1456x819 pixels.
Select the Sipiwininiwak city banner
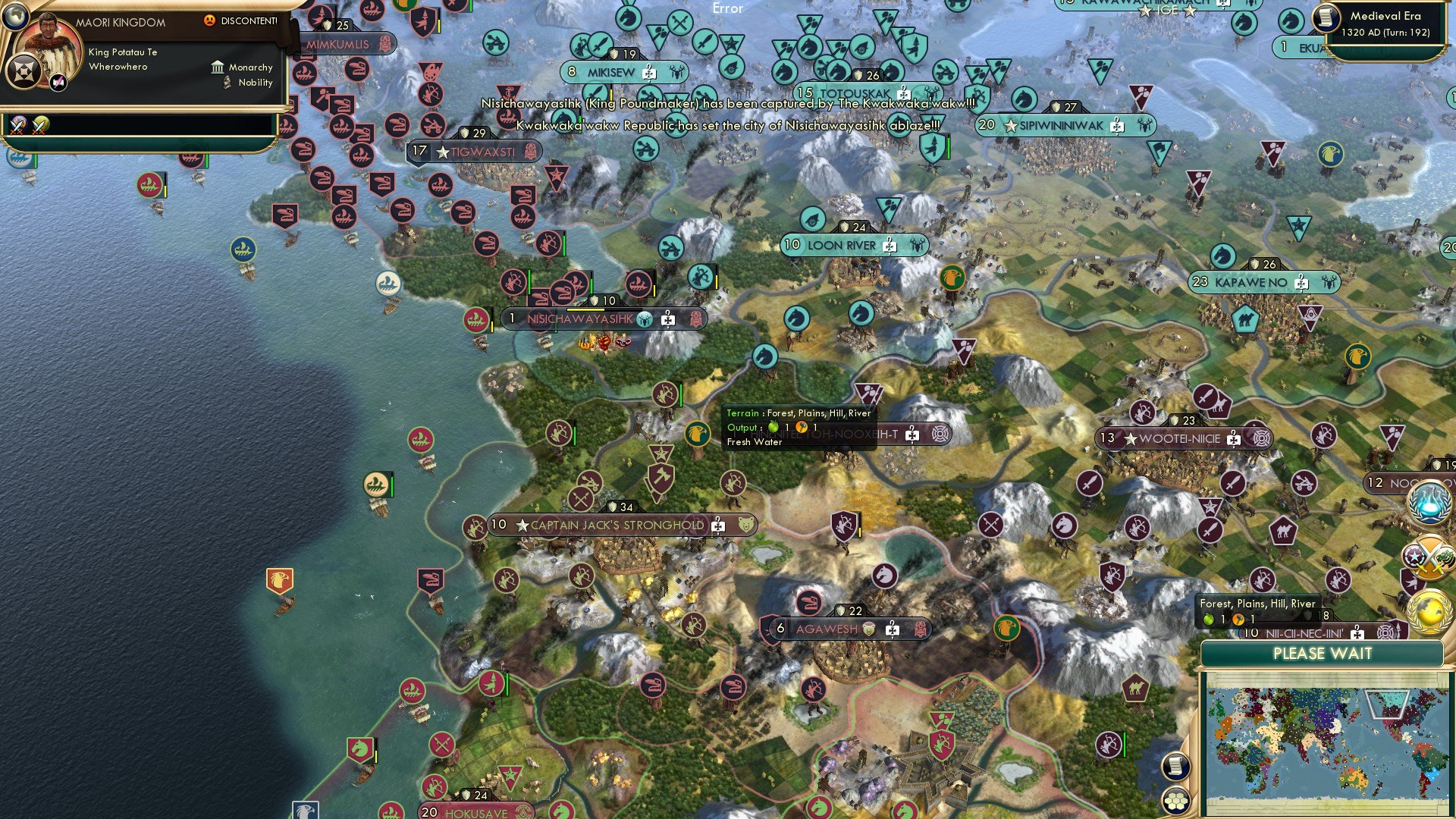1060,125
